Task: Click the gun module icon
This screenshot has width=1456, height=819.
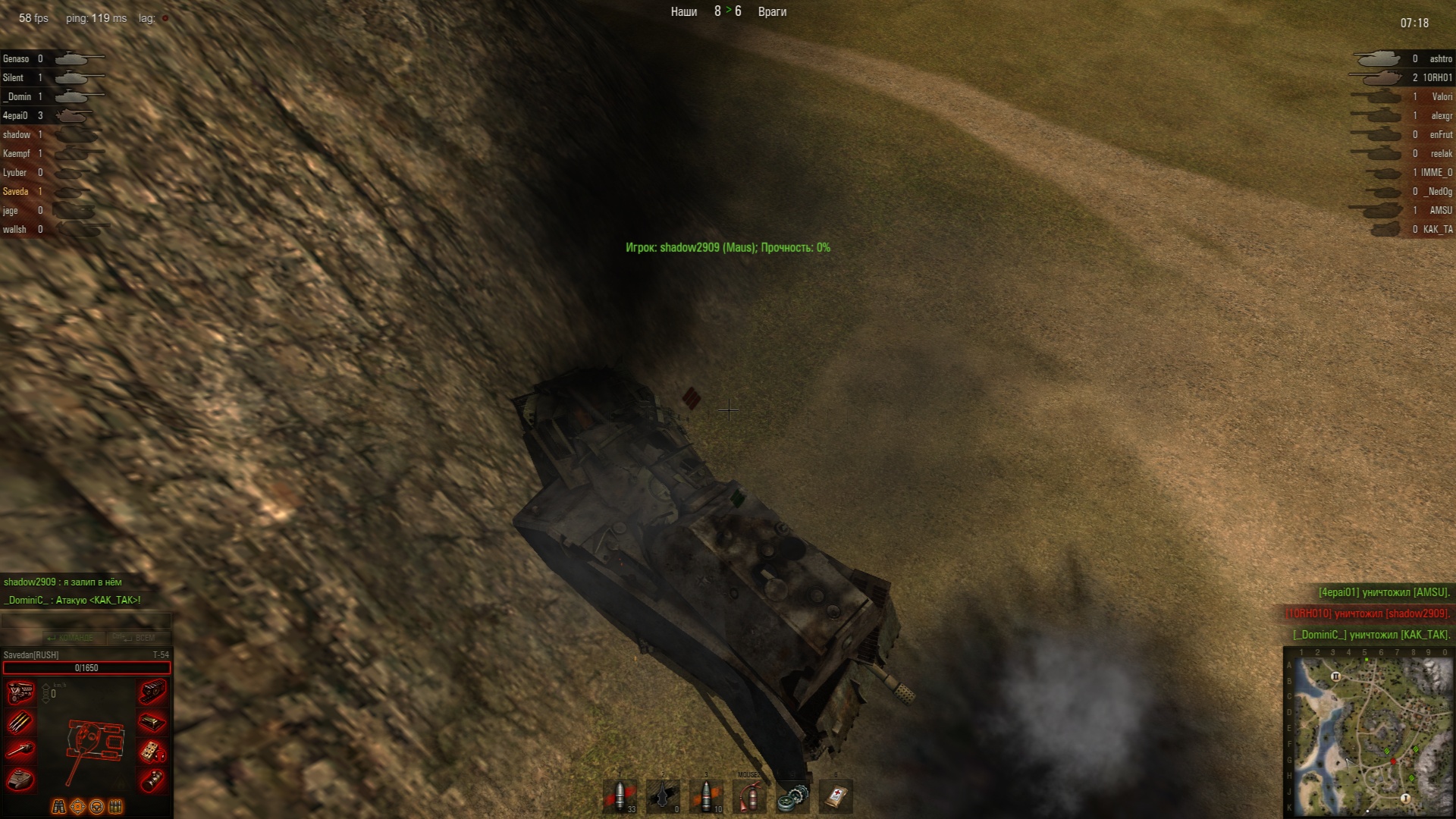Action: click(20, 751)
